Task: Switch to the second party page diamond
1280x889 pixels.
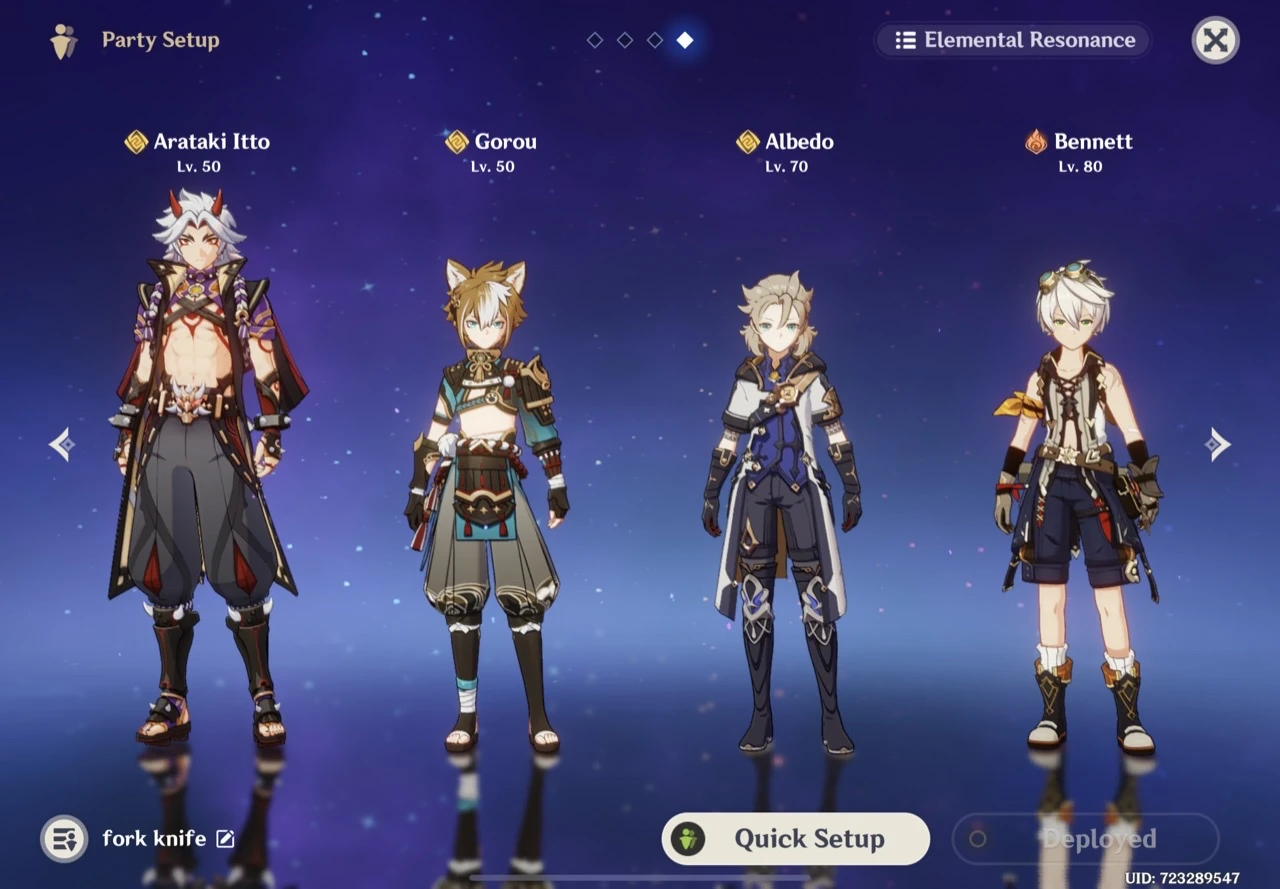Action: [x=625, y=41]
